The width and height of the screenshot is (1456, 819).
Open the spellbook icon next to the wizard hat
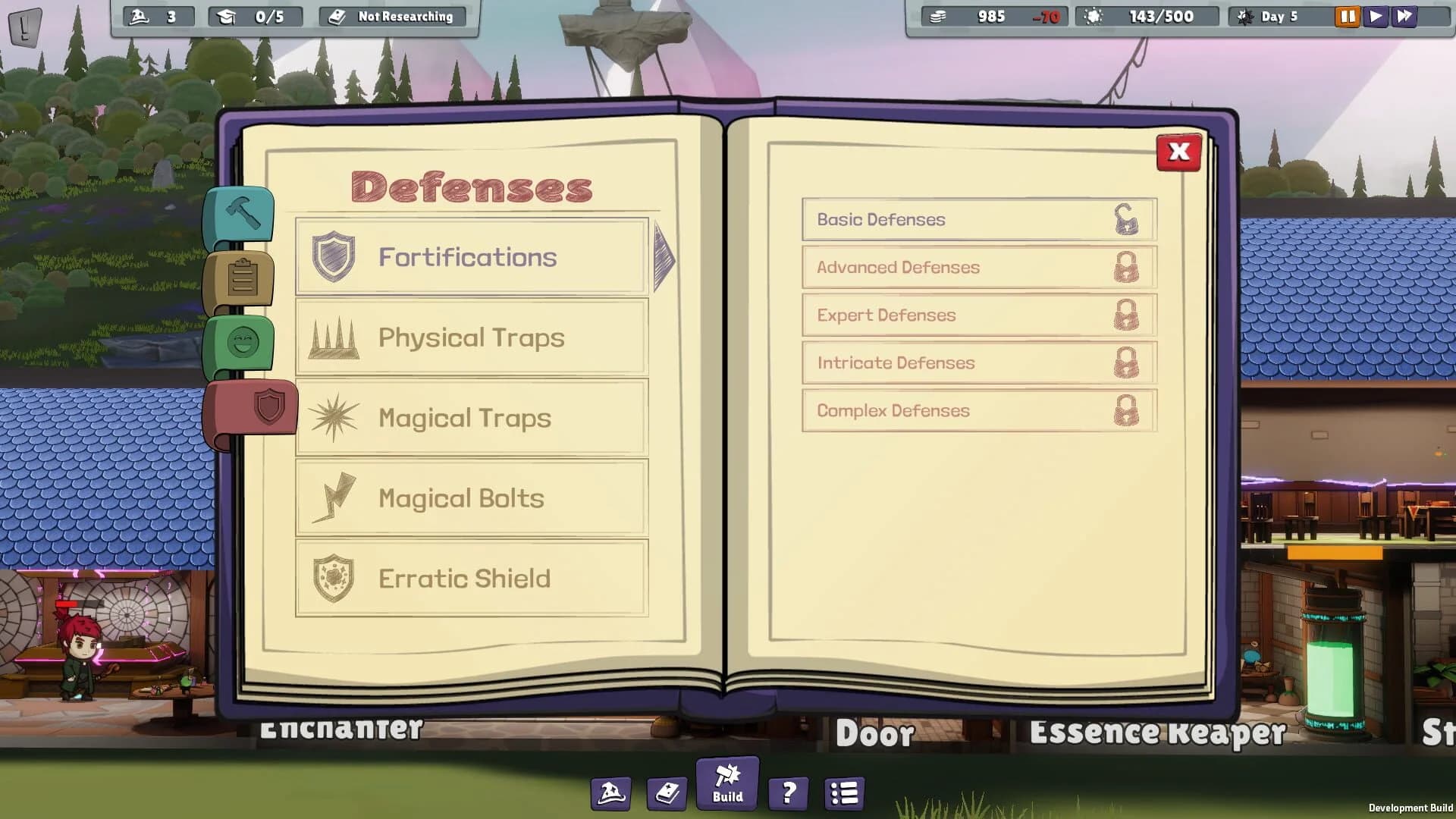[667, 794]
